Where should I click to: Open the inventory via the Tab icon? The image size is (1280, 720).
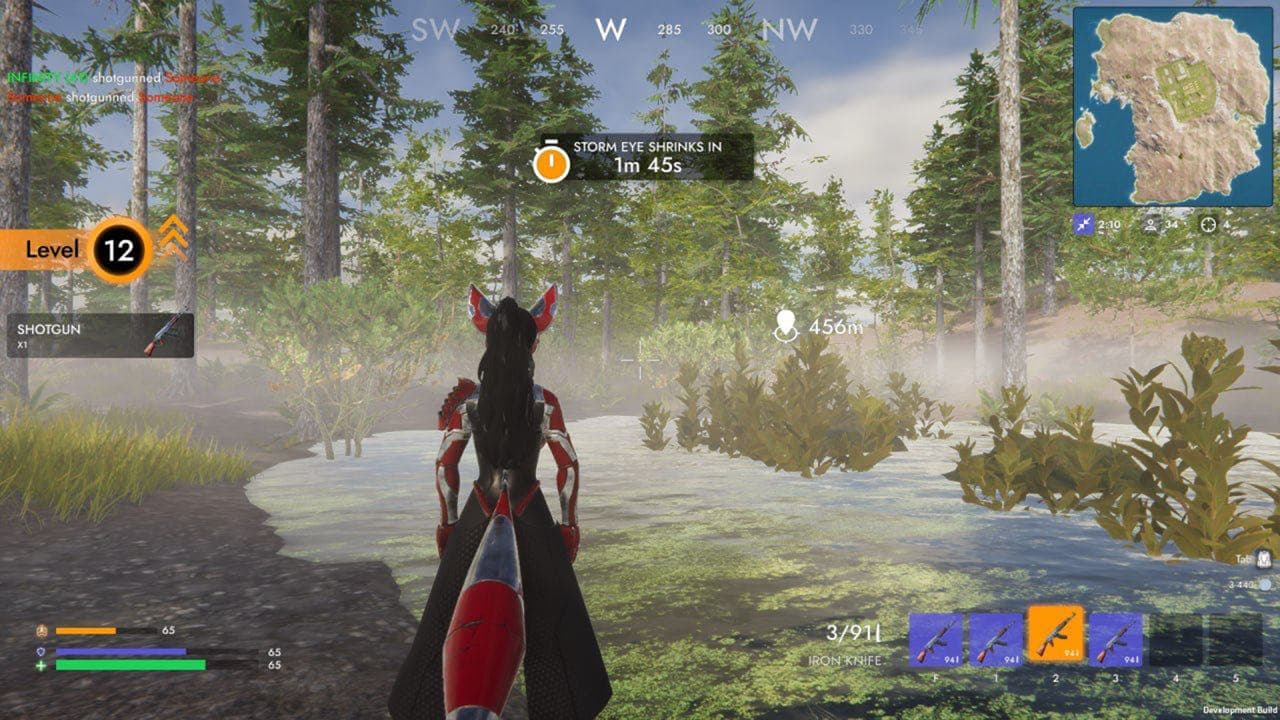(1264, 558)
